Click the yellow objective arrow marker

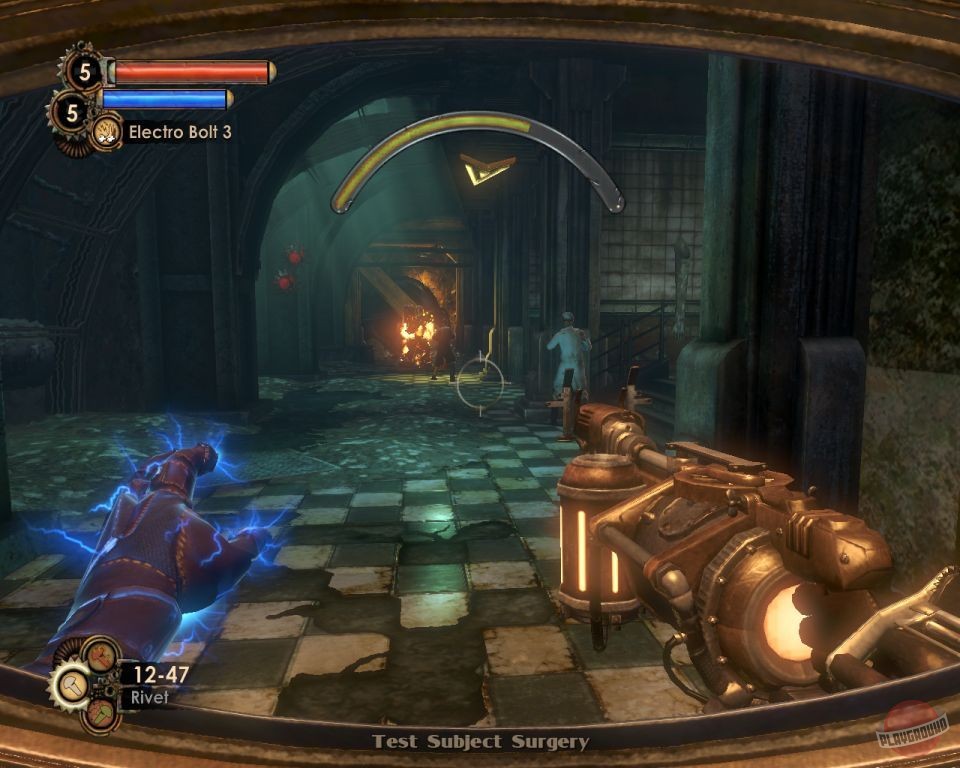pyautogui.click(x=487, y=168)
